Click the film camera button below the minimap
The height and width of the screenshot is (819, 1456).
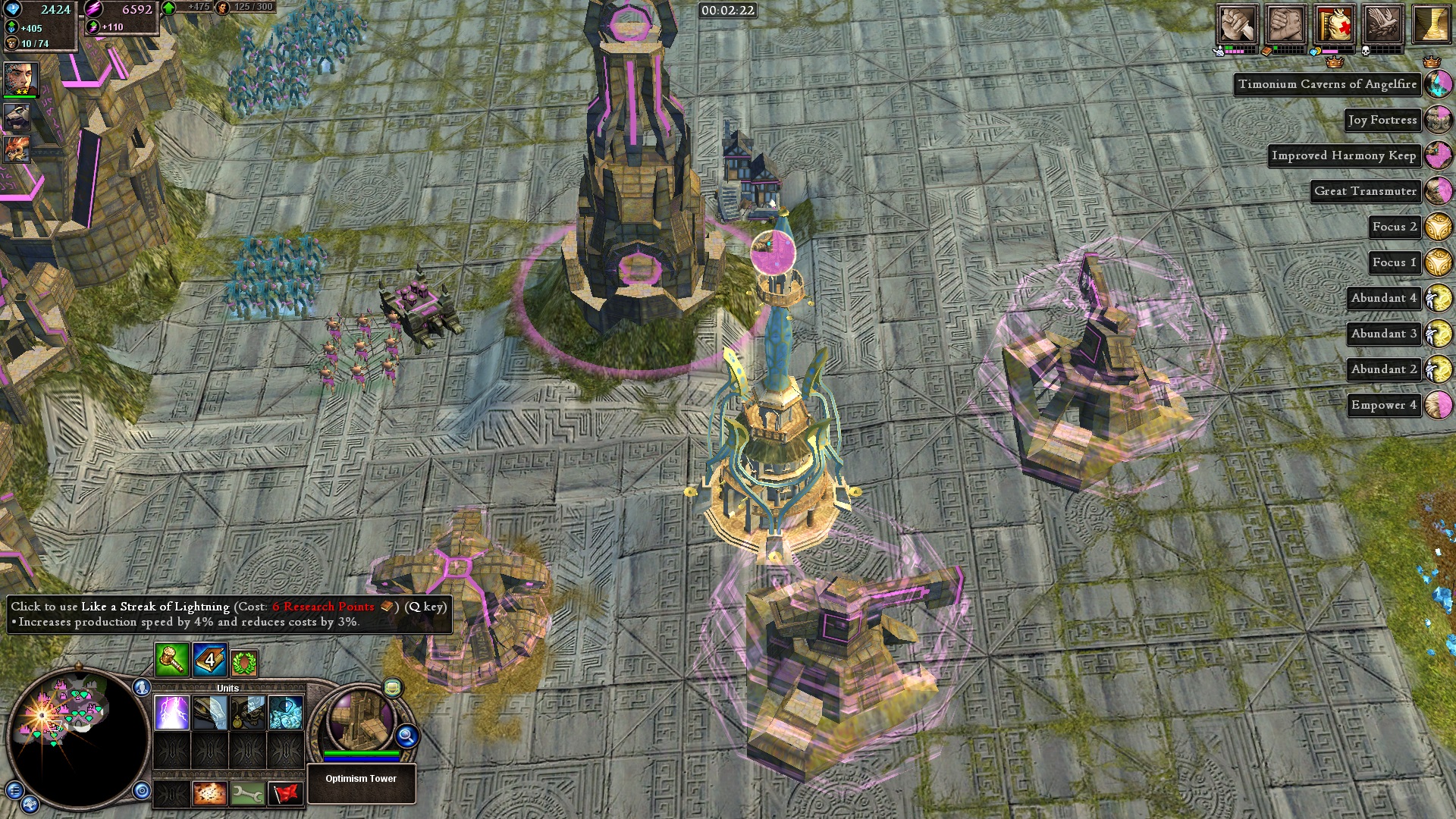click(x=31, y=804)
